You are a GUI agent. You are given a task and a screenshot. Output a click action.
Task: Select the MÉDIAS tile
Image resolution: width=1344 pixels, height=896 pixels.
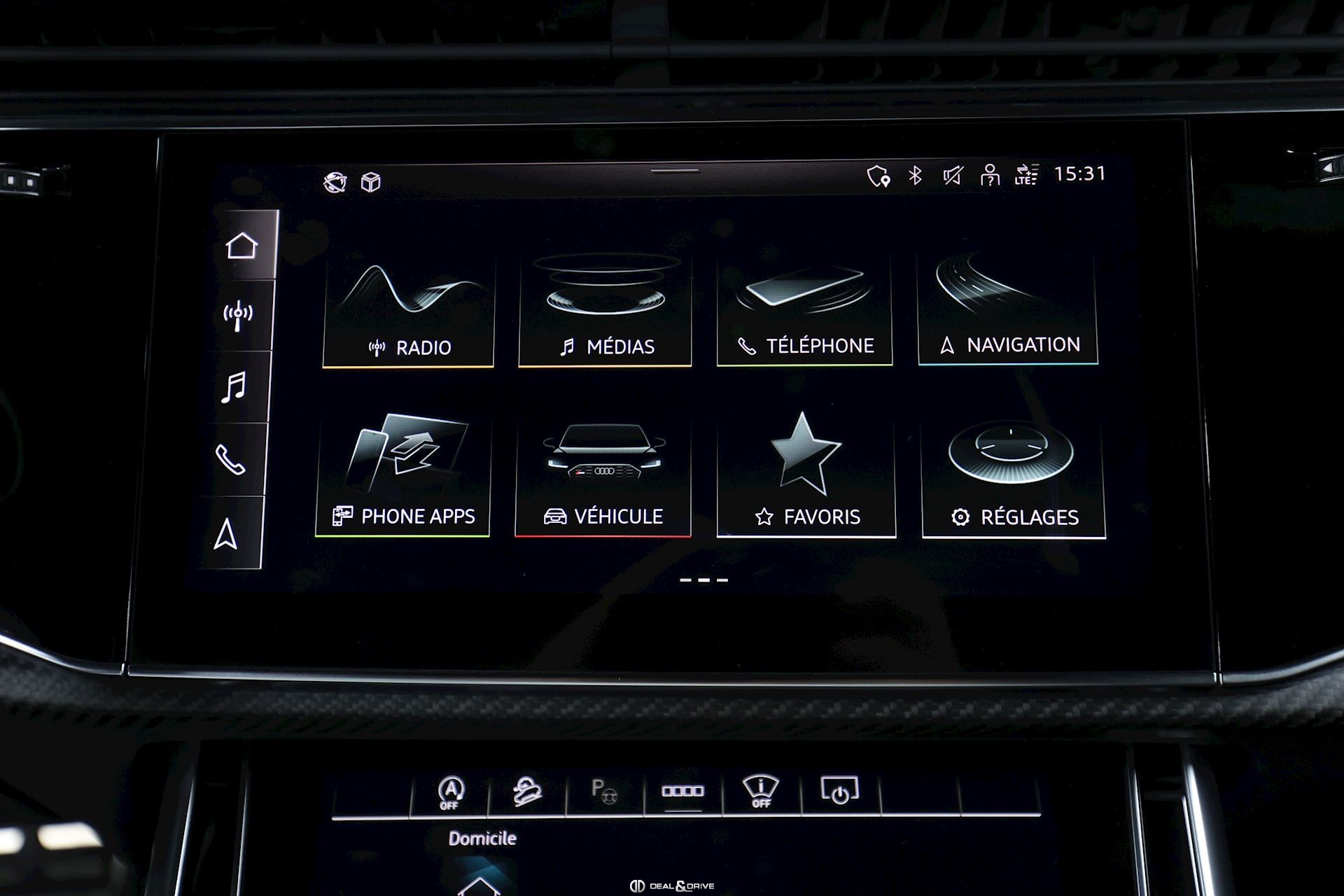click(x=605, y=311)
